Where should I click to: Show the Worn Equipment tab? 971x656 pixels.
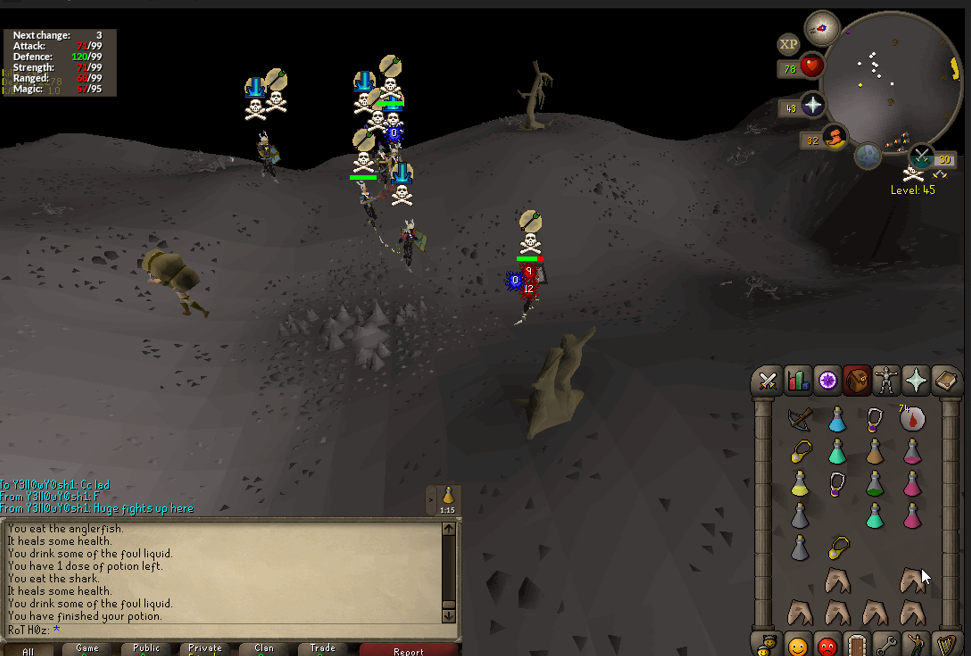coord(886,380)
